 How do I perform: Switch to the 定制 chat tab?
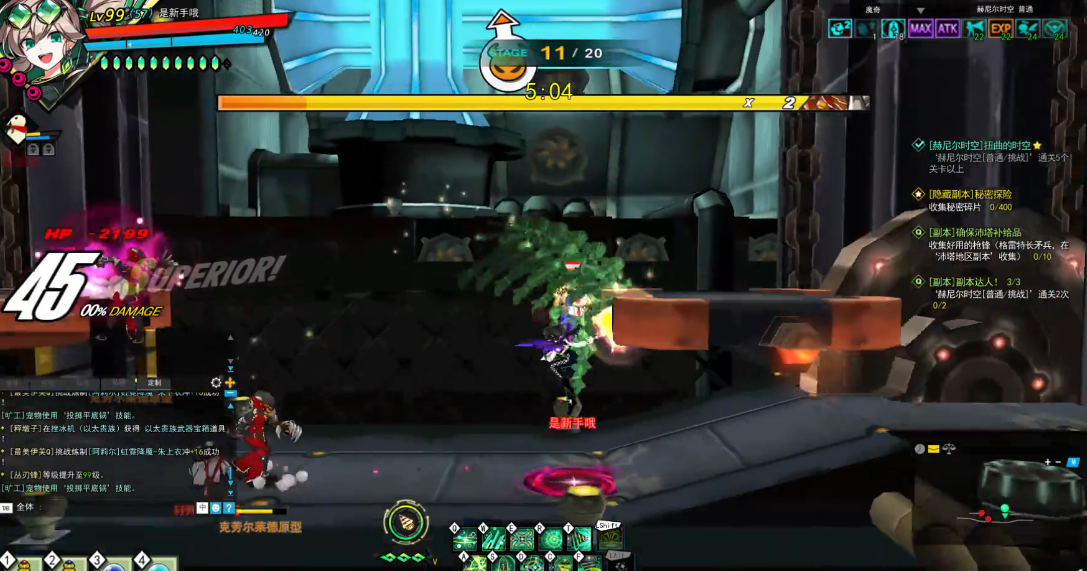pyautogui.click(x=154, y=382)
